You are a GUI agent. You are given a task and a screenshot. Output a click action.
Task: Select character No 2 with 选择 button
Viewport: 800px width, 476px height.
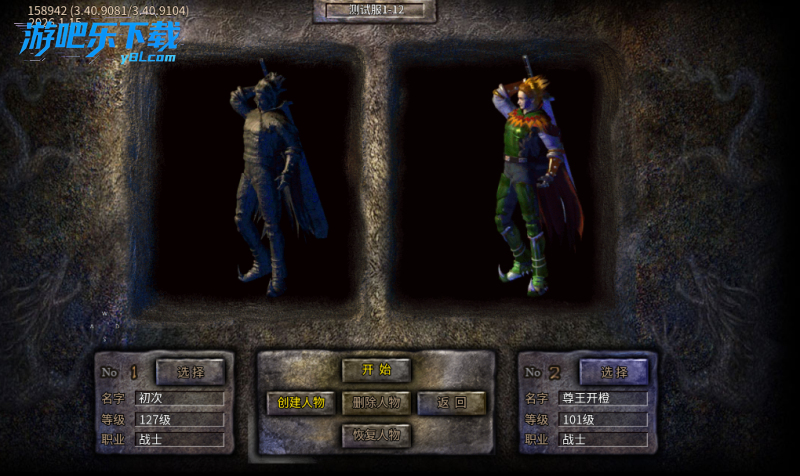pyautogui.click(x=614, y=372)
